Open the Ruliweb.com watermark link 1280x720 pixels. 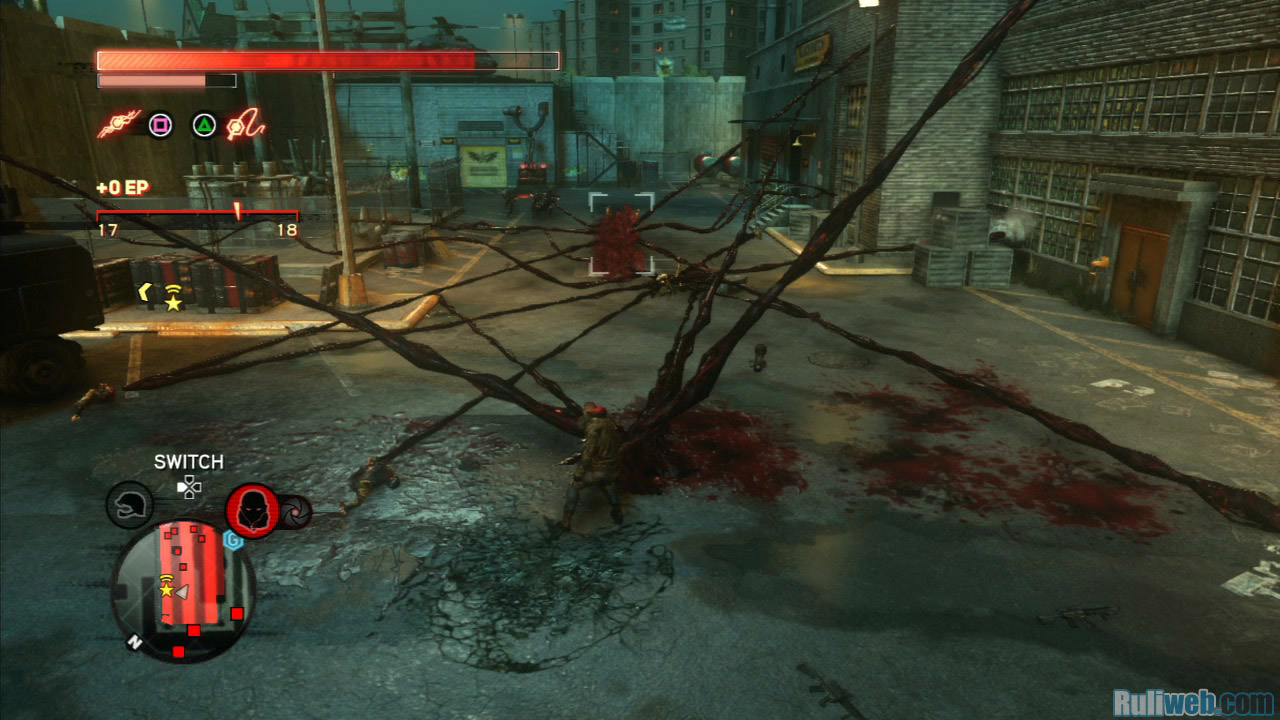(x=1194, y=703)
